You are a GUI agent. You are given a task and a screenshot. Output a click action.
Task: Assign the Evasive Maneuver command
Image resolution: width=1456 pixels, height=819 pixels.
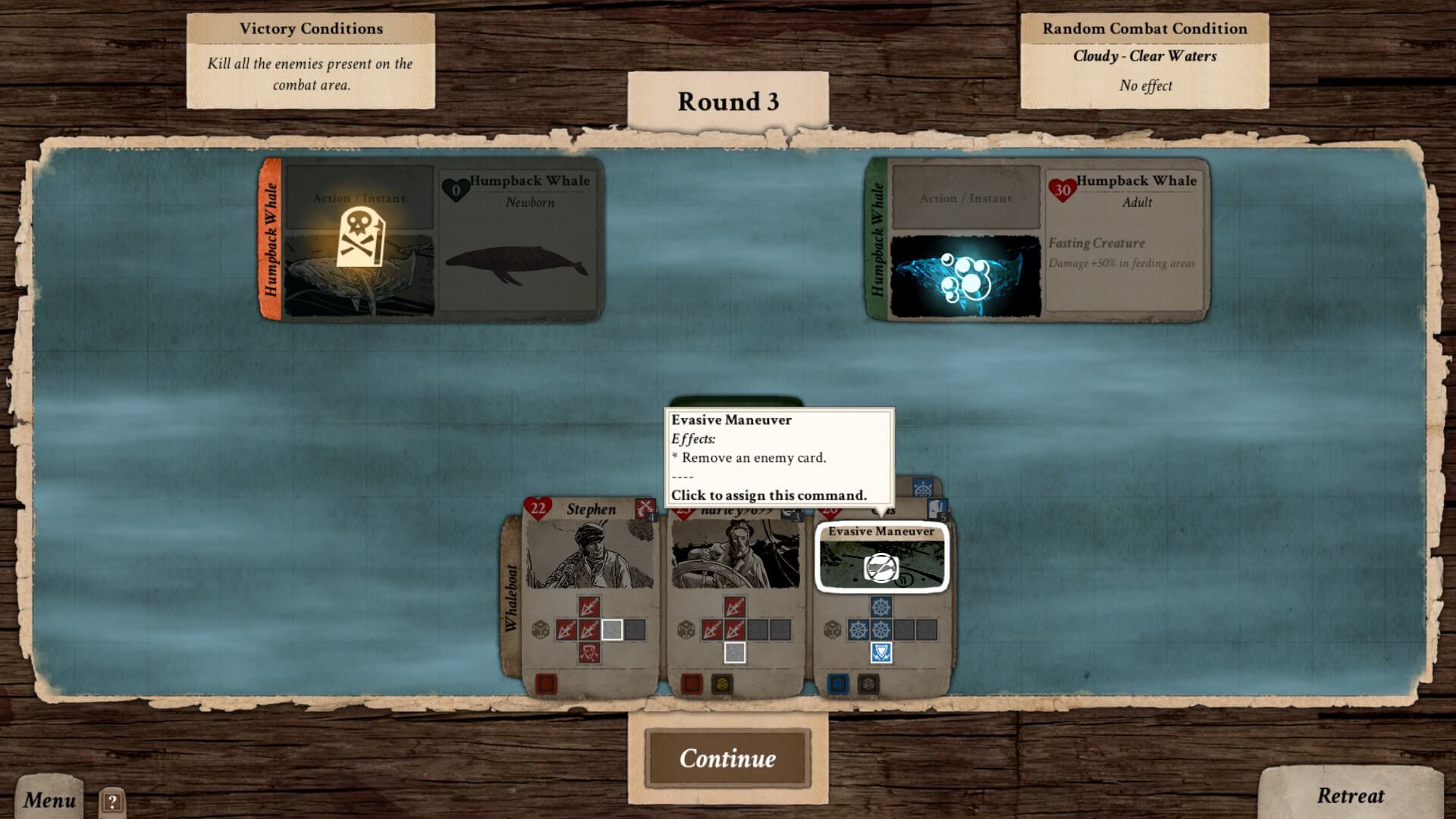click(881, 558)
